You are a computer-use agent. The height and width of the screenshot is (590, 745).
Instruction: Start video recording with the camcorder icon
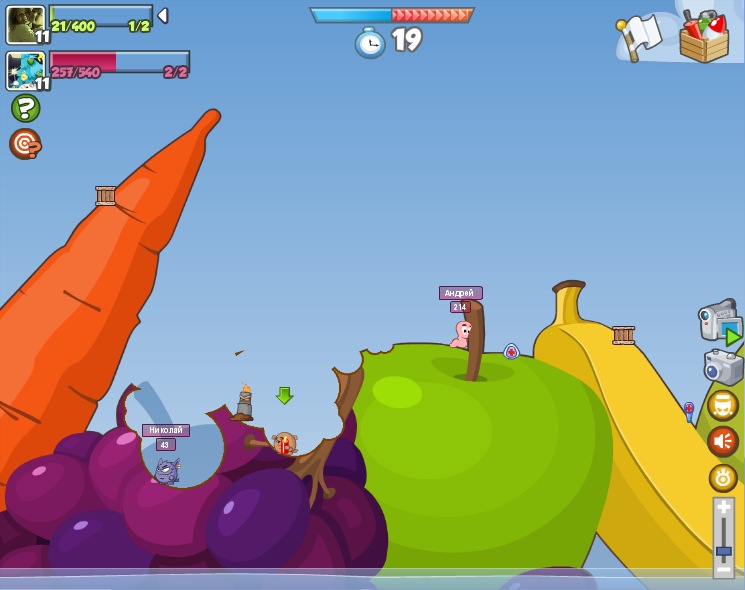[x=720, y=322]
